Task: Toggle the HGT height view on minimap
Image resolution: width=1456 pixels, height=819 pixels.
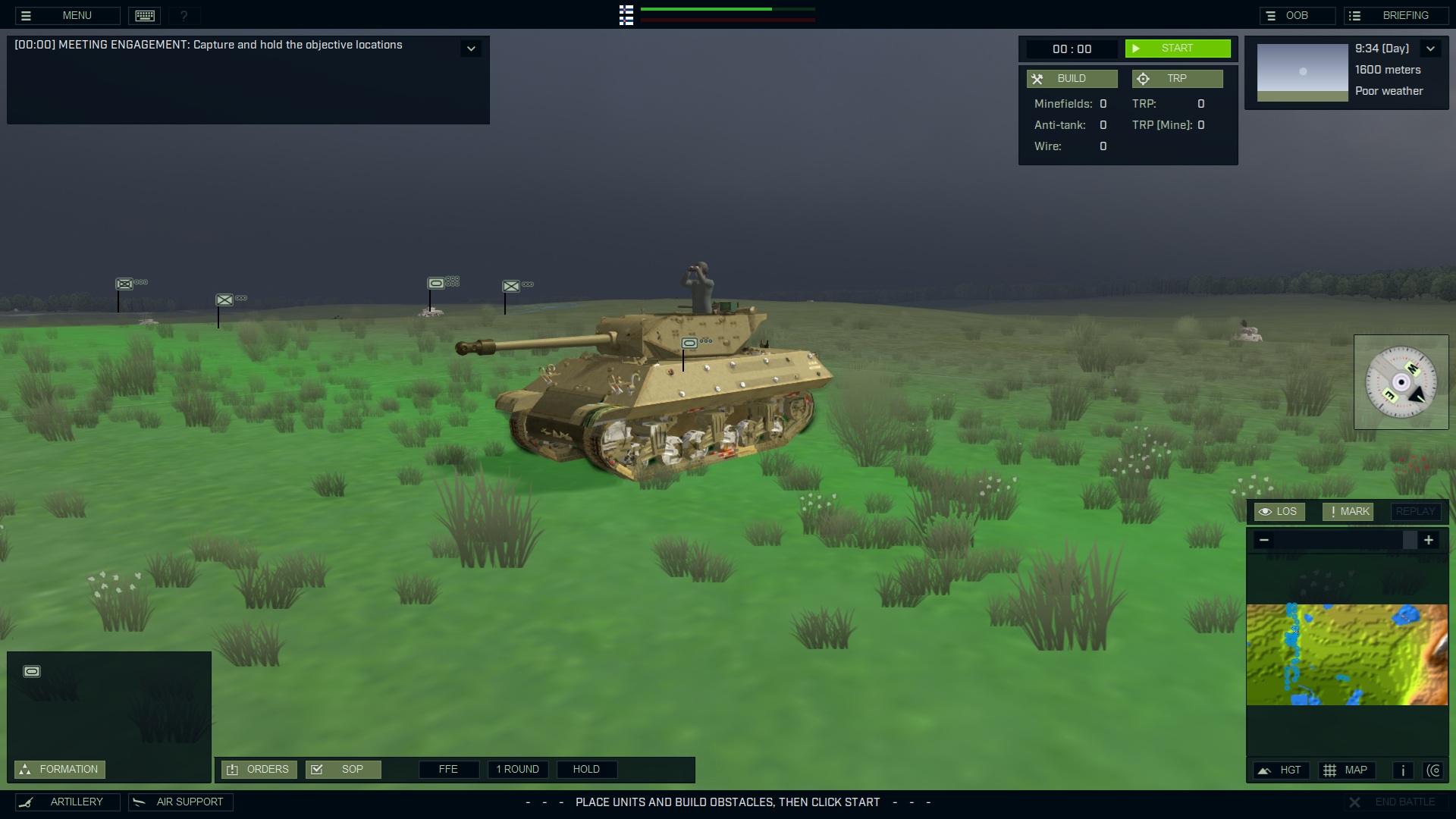Action: (1282, 770)
